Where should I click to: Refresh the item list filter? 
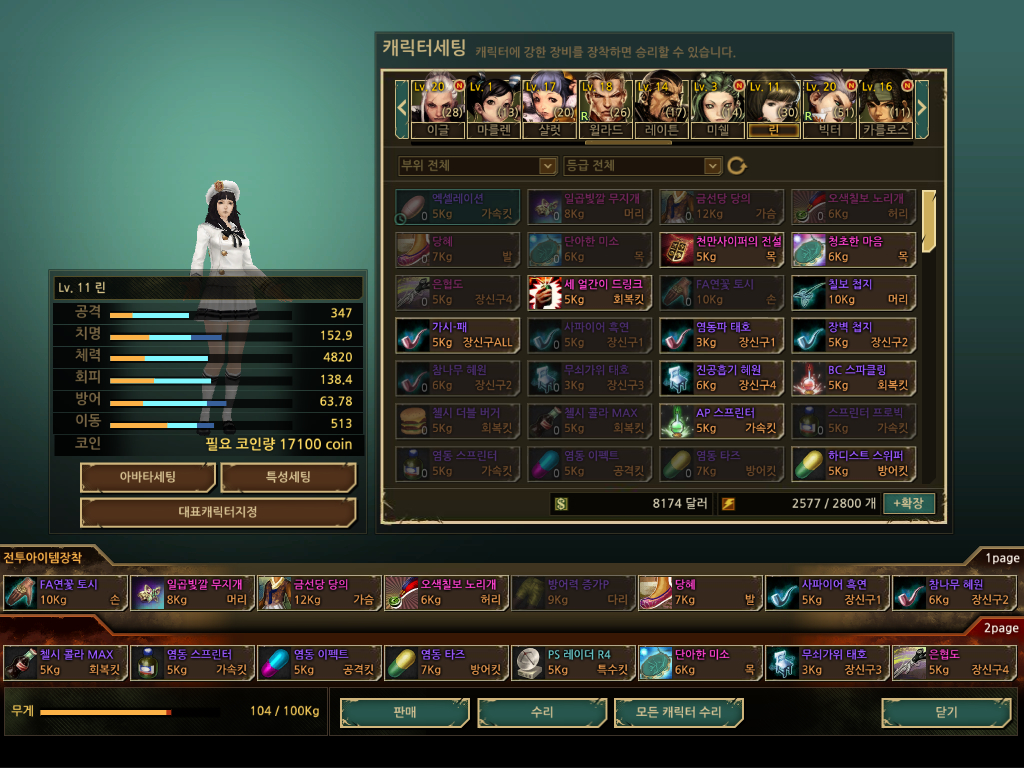coord(737,165)
